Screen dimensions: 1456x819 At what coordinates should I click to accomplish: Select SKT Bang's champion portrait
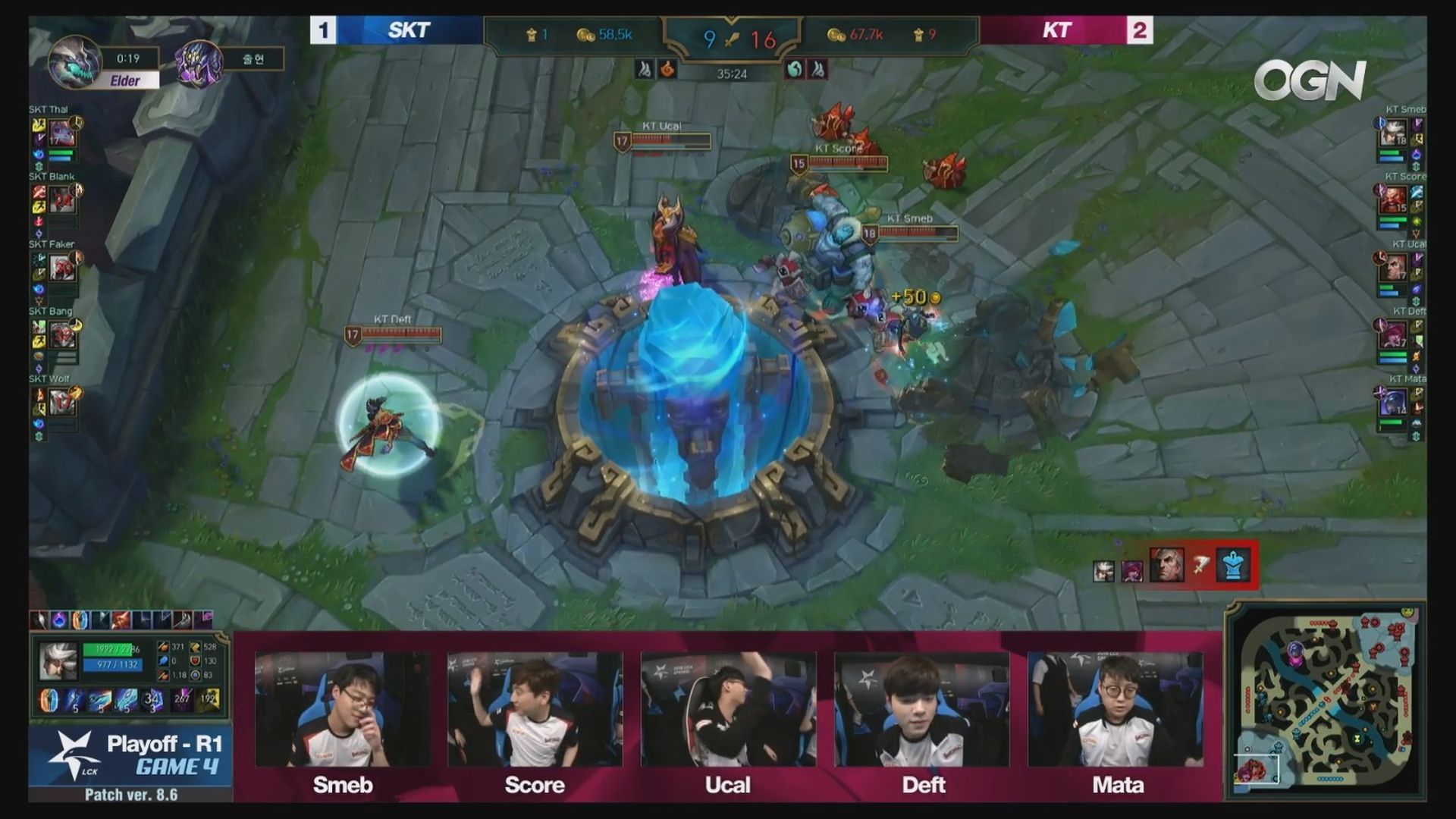point(62,334)
